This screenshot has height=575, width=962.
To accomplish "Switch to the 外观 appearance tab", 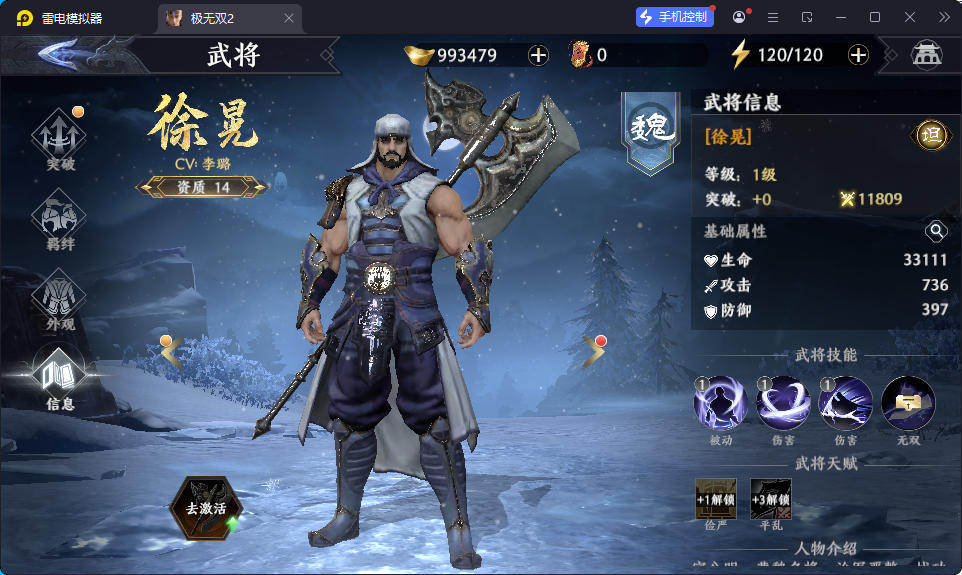I will tap(60, 299).
